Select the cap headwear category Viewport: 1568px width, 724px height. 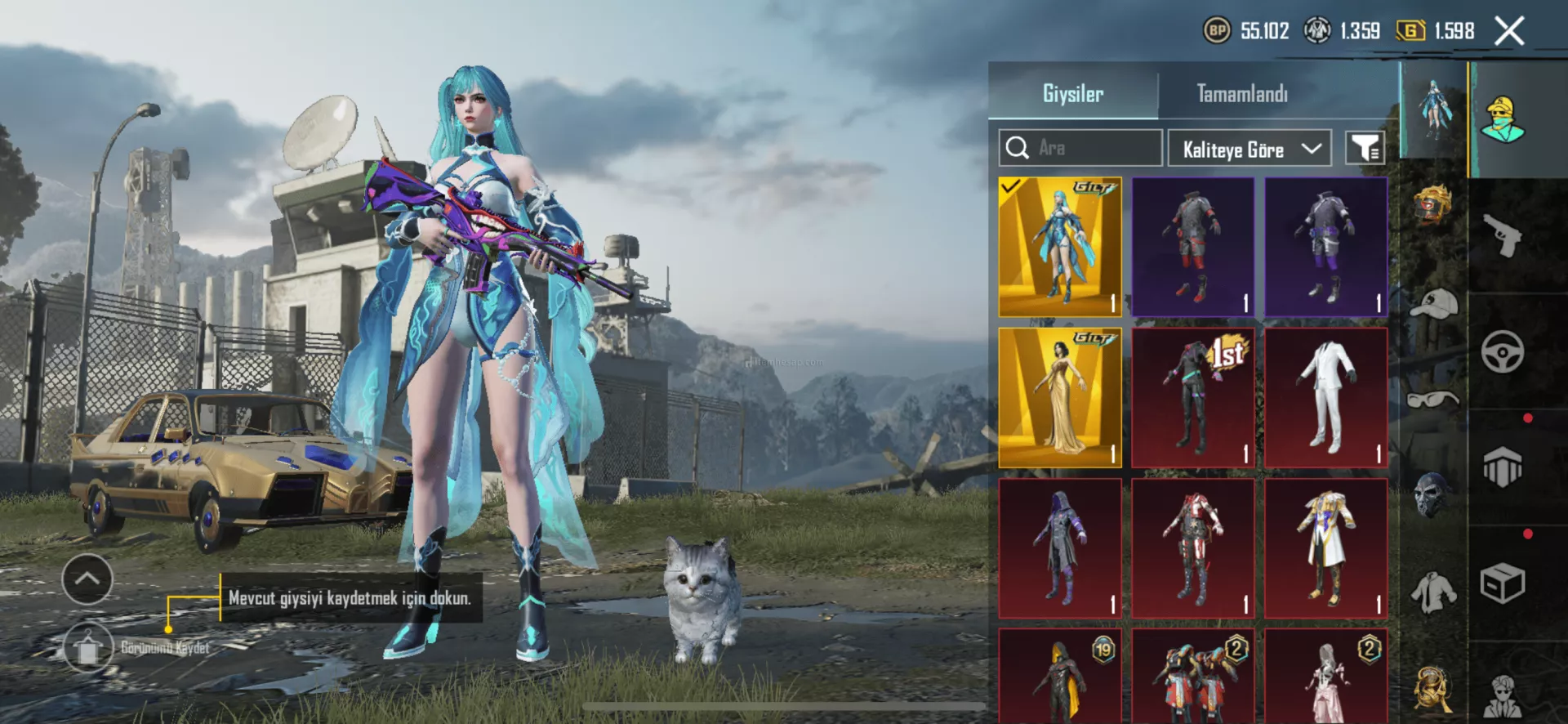pyautogui.click(x=1434, y=303)
